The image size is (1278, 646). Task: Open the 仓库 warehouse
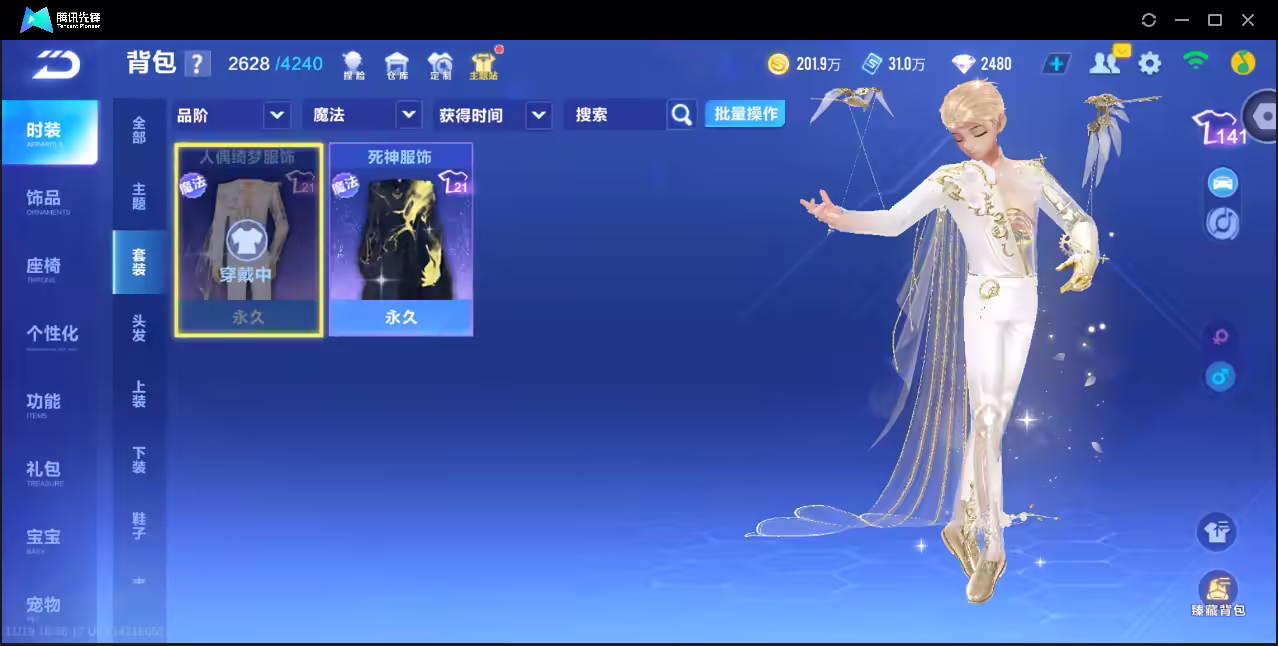tap(397, 66)
